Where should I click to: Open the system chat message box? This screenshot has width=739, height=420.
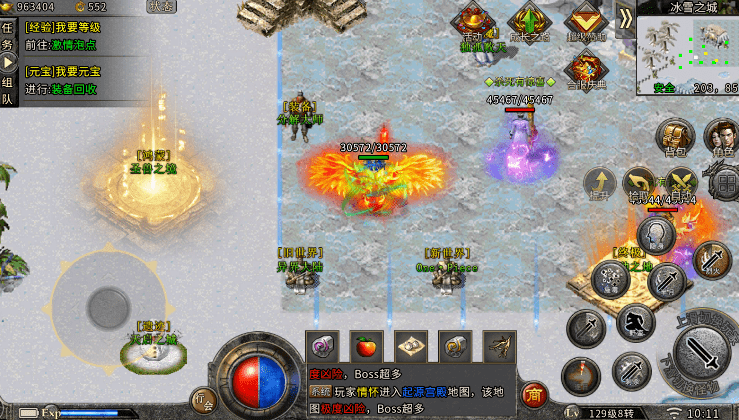click(x=410, y=389)
